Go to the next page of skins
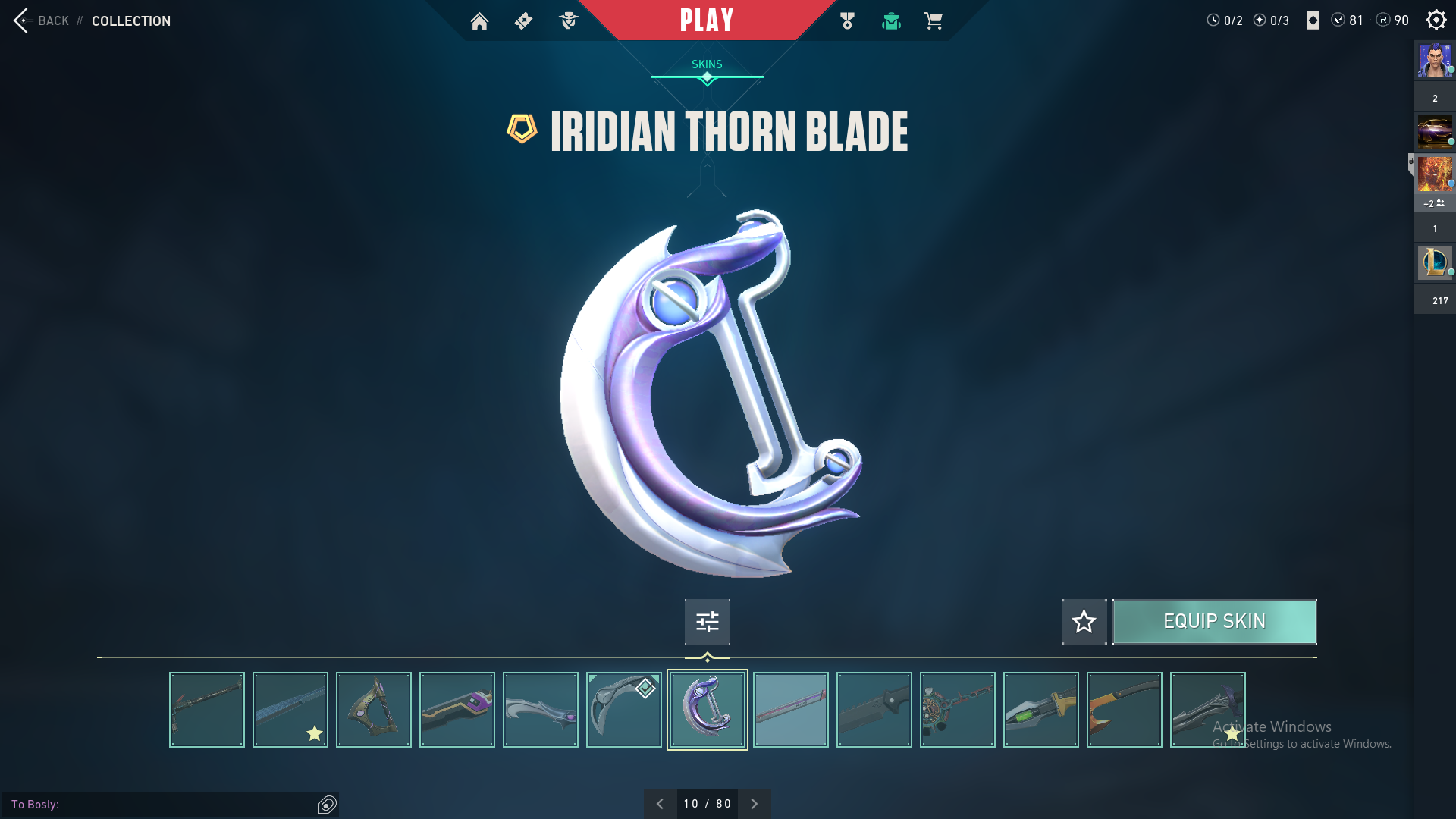The height and width of the screenshot is (819, 1456). (754, 804)
